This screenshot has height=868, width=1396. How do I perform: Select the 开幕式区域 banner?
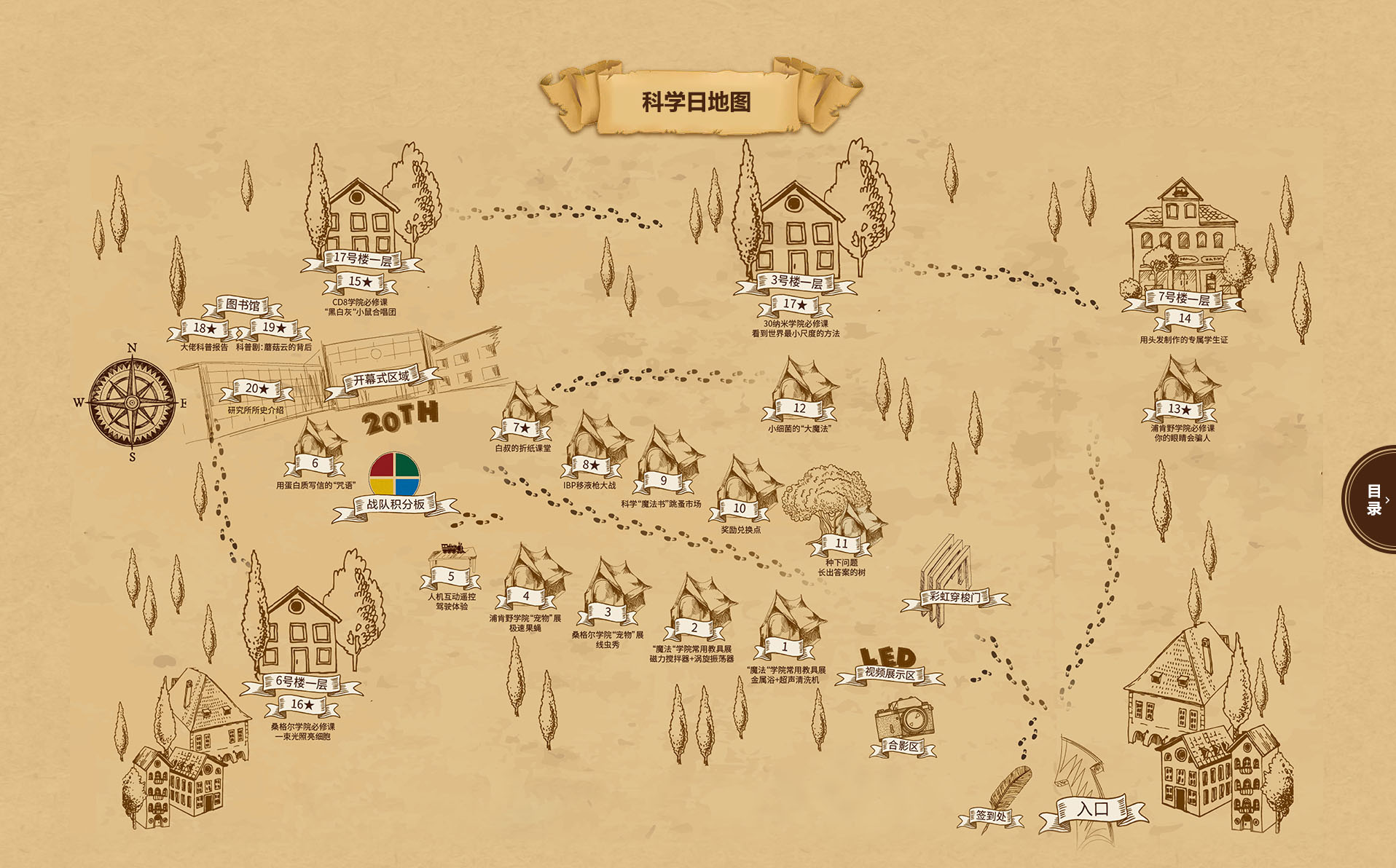click(x=381, y=379)
